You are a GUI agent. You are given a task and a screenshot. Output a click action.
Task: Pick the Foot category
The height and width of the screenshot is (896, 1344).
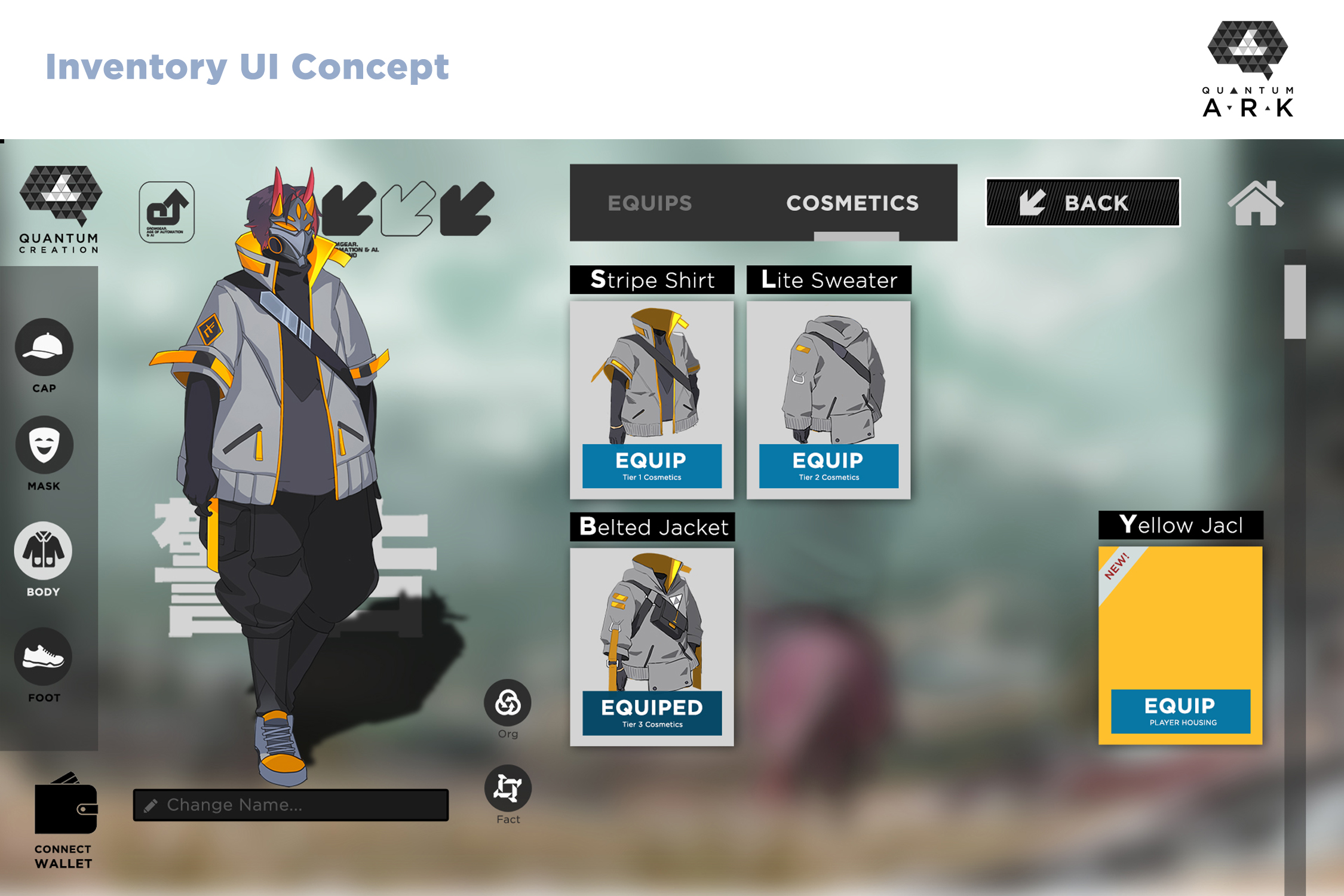click(x=44, y=657)
